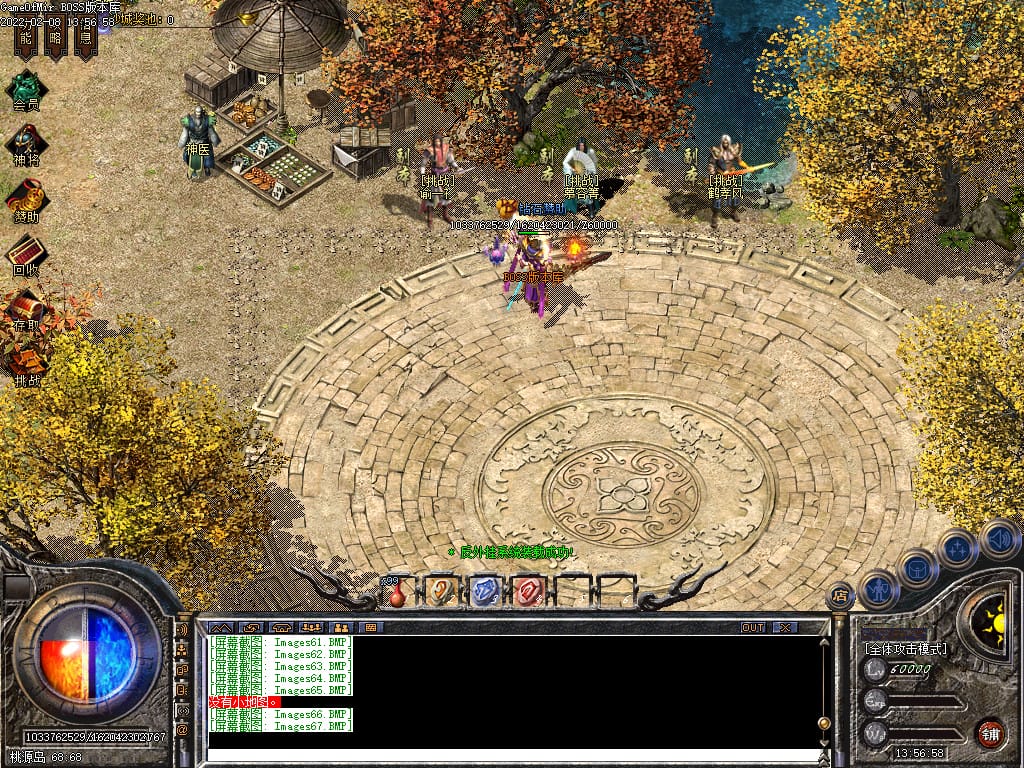Click the 赞助 sponsor coin icon
The height and width of the screenshot is (768, 1024).
[x=26, y=197]
